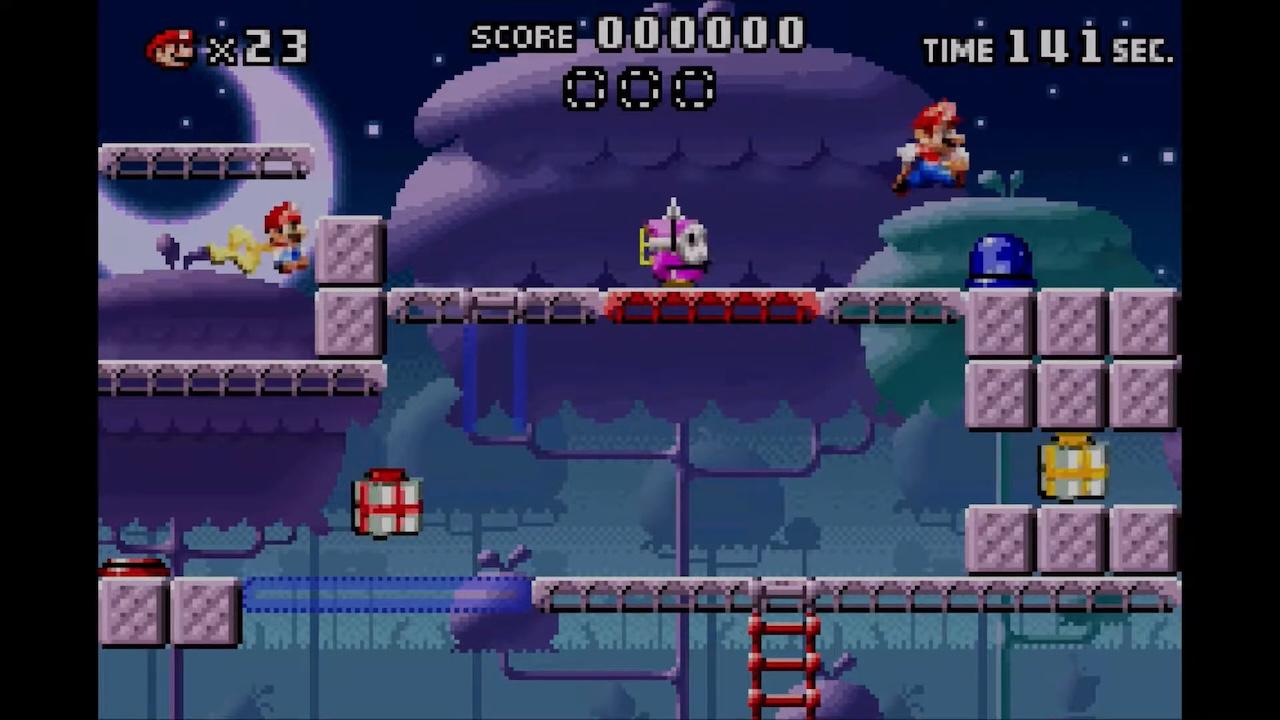
Task: Toggle the blue dashed platform line
Action: [x=390, y=593]
